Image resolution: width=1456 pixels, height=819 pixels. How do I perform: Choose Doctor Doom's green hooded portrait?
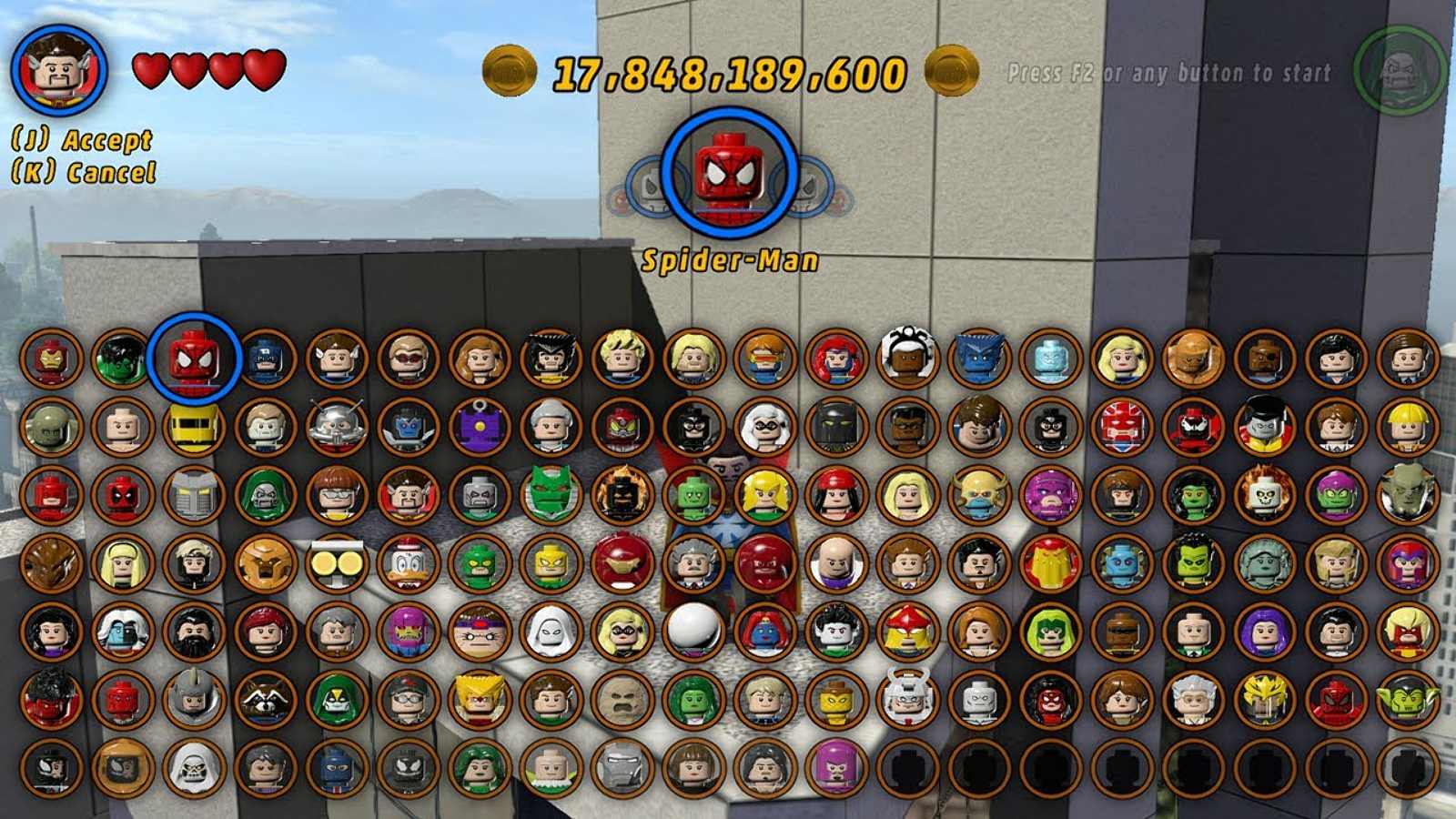click(265, 495)
